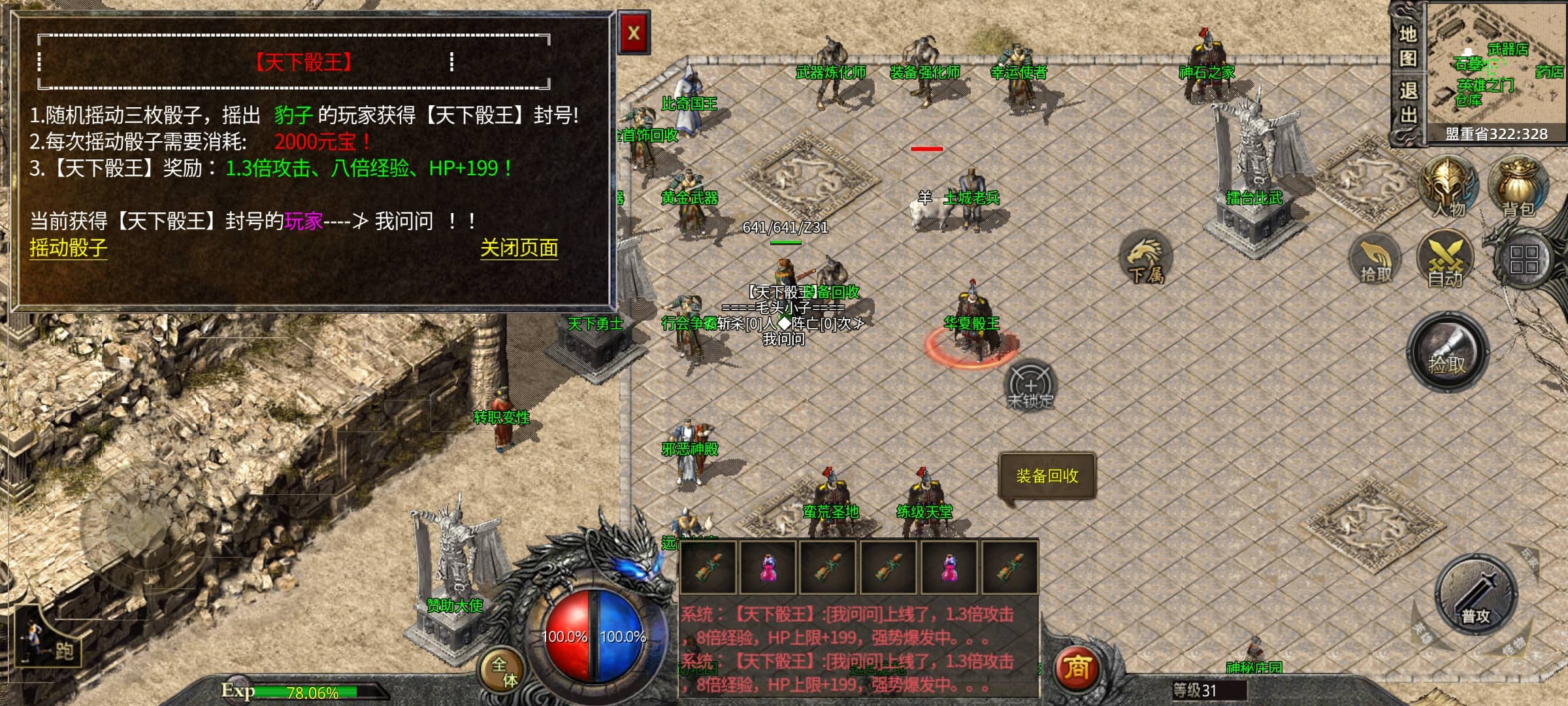
Task: Open the 下属 dragon icon
Action: coord(1146,258)
